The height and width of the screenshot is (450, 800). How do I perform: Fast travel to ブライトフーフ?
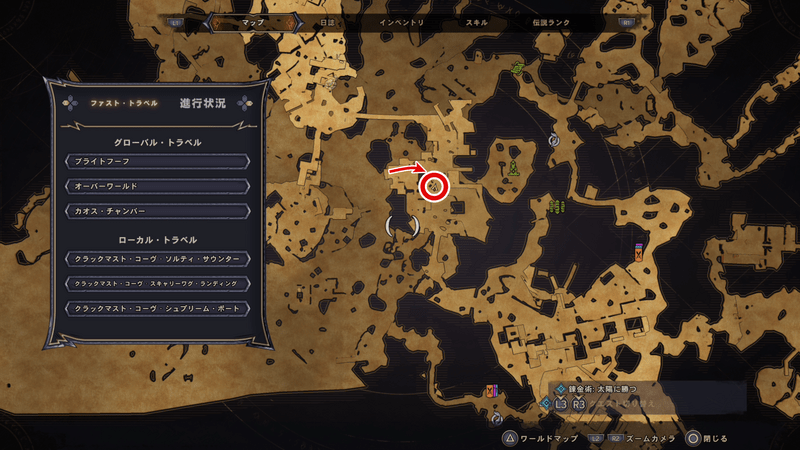coord(156,161)
